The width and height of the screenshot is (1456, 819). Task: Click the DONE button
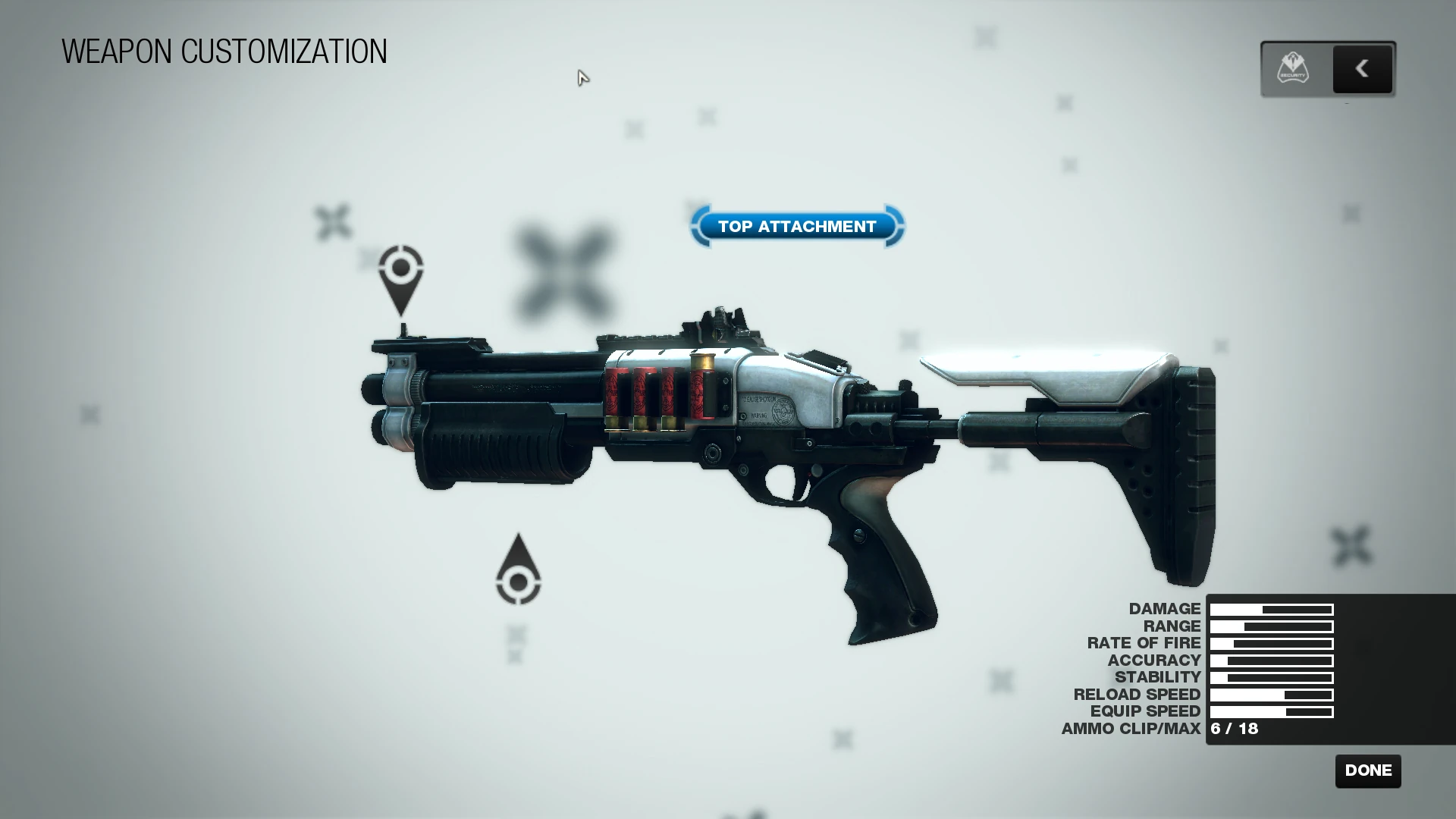point(1368,770)
